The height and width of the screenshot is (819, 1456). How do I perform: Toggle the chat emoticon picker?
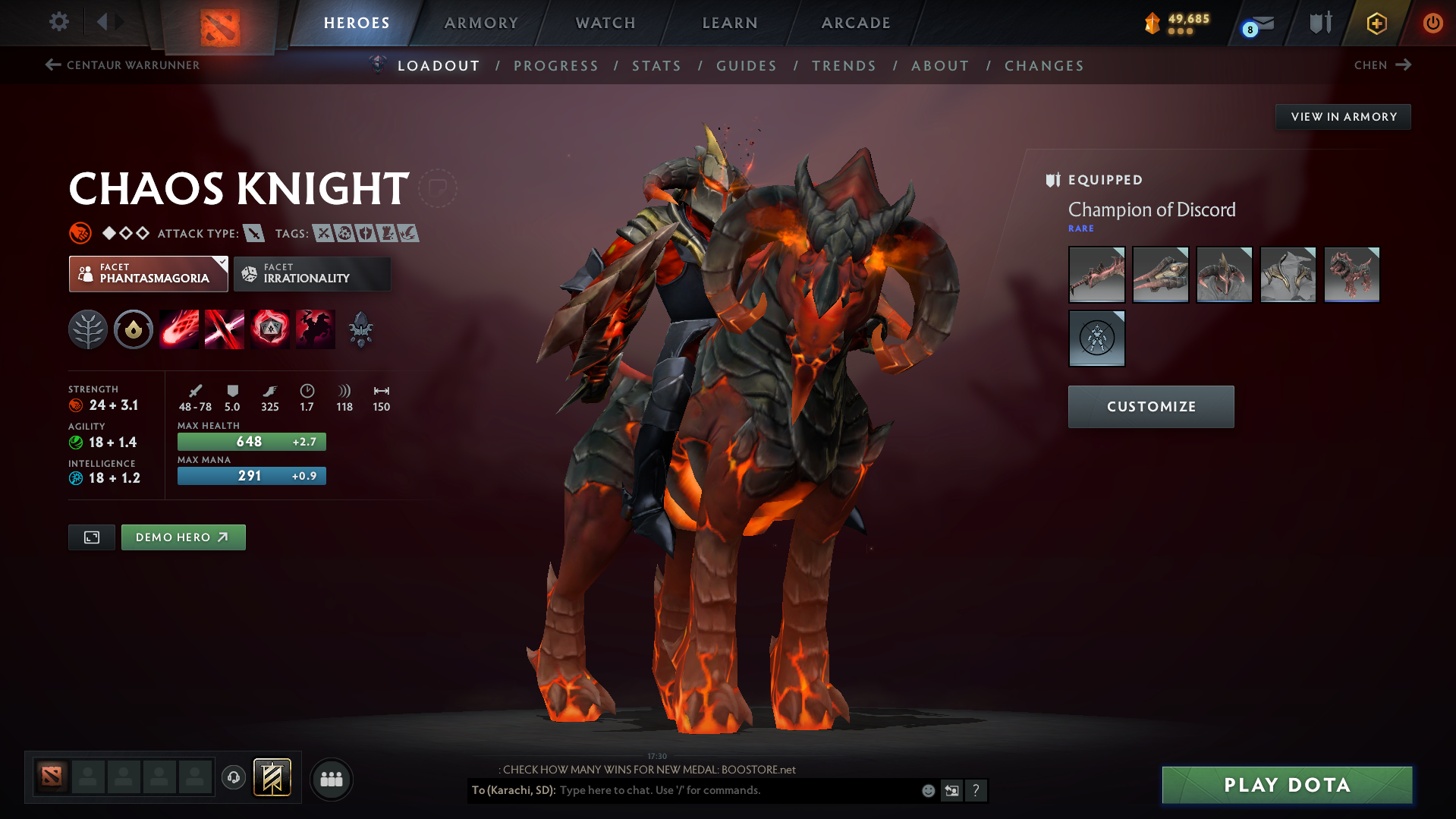[927, 790]
